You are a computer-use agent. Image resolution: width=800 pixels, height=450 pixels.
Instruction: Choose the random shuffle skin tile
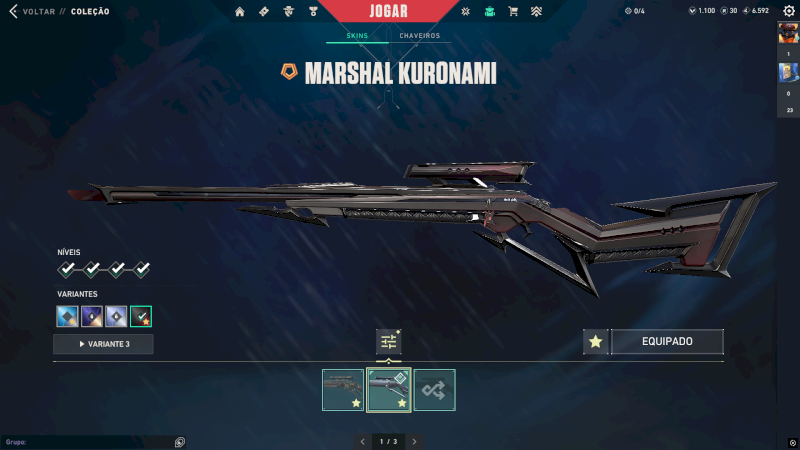click(x=435, y=390)
